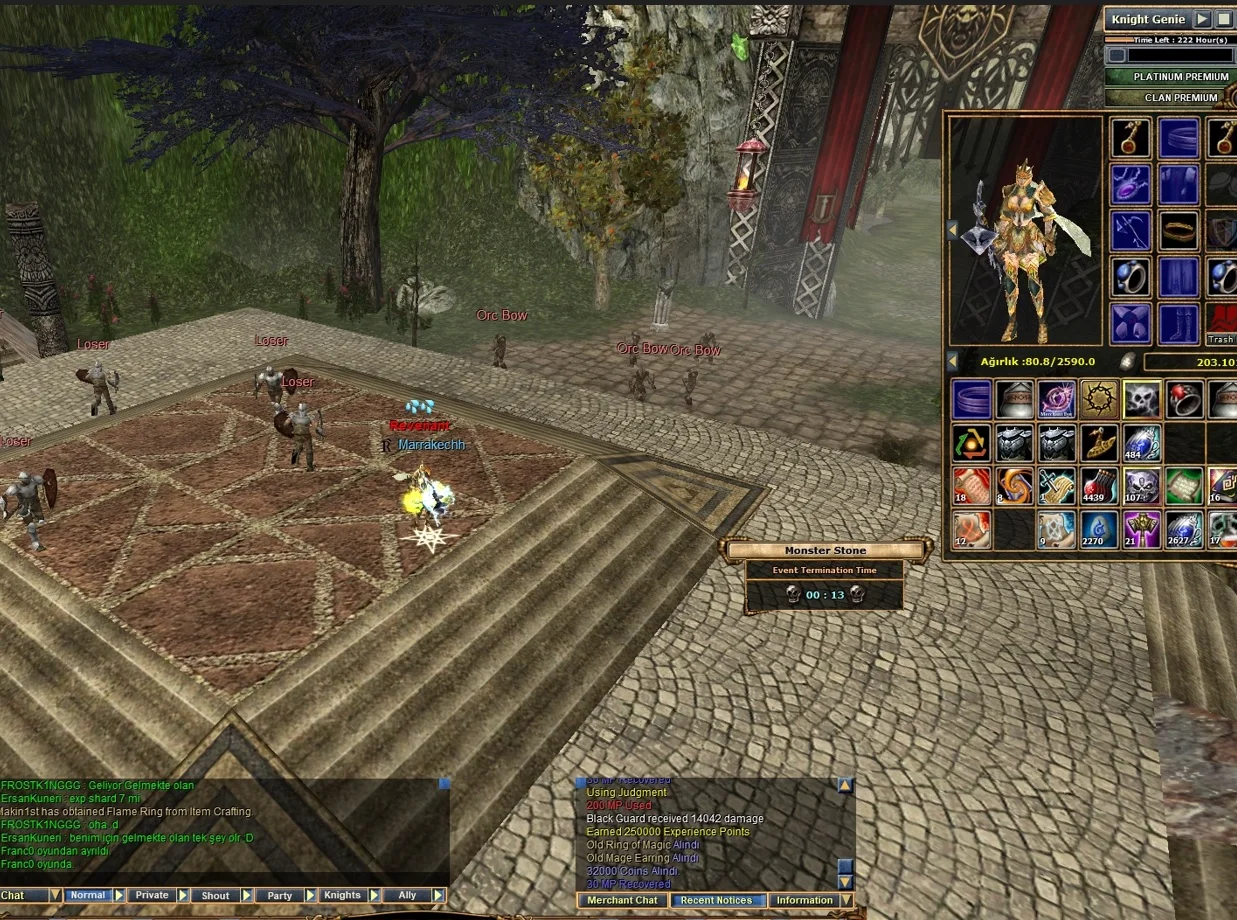Pick the red potion stack of 4439
Image resolution: width=1237 pixels, height=920 pixels.
point(1099,485)
